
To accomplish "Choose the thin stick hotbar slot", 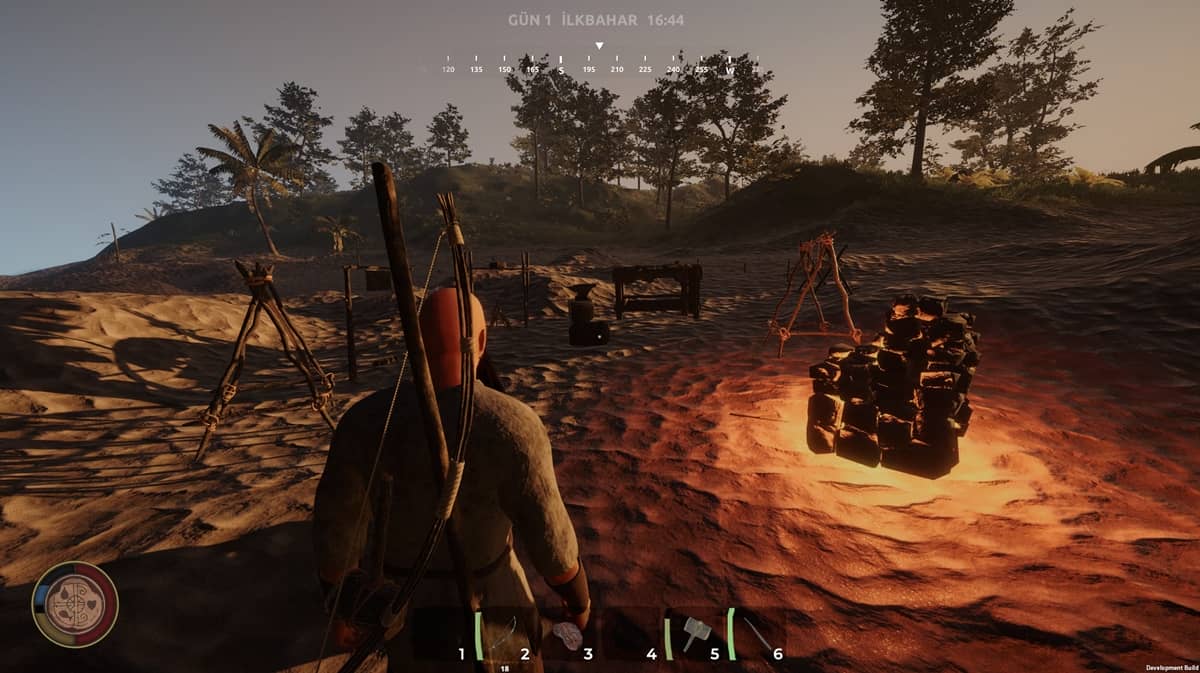I will click(757, 634).
